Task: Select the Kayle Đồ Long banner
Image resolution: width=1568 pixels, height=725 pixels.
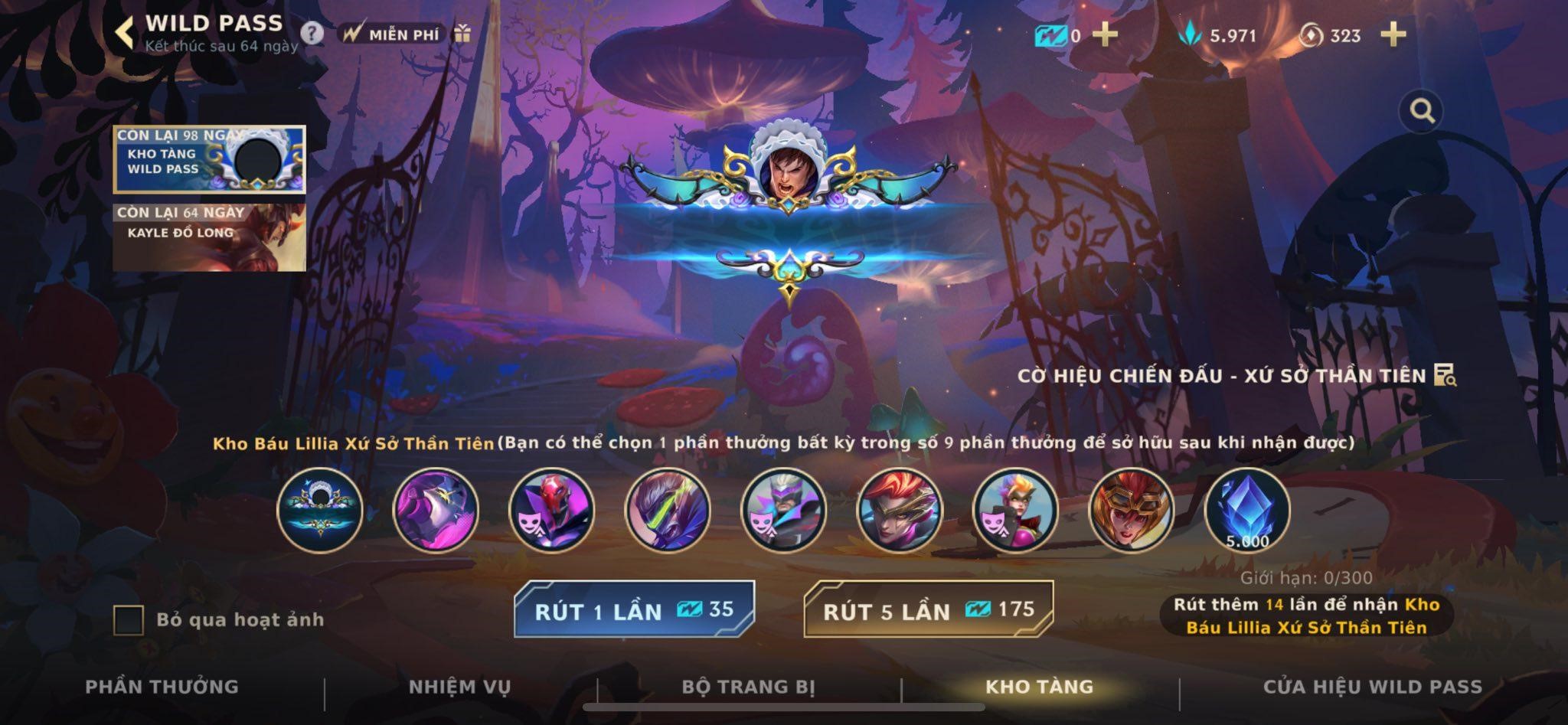Action: coord(209,237)
